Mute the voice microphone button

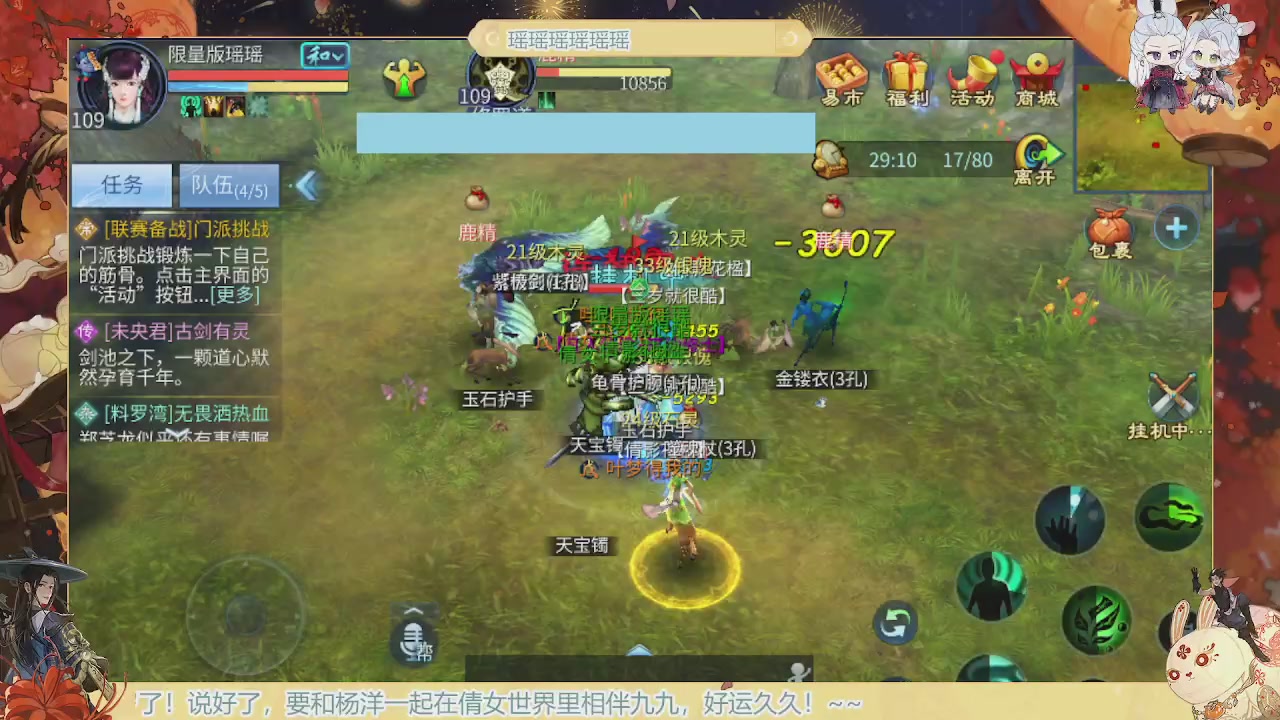click(413, 641)
